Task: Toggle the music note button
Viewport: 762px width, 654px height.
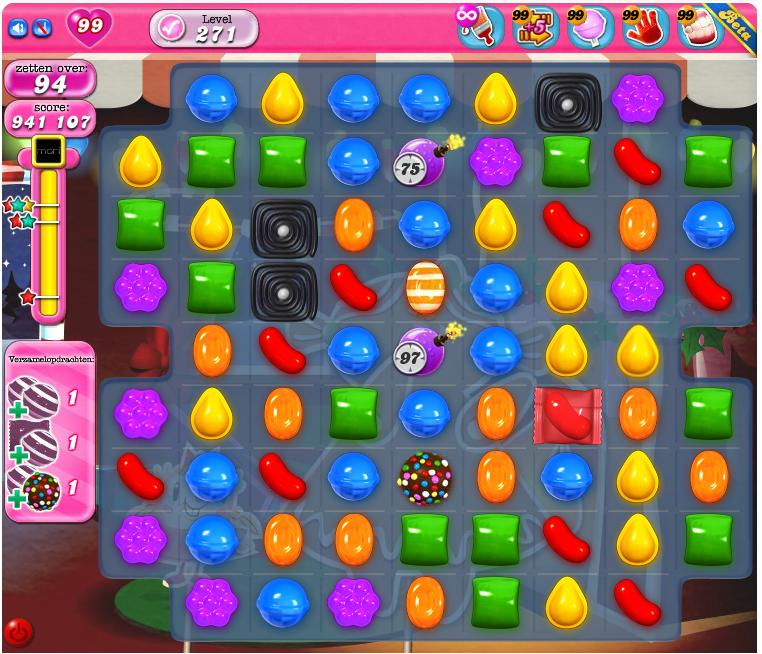Action: pos(42,28)
